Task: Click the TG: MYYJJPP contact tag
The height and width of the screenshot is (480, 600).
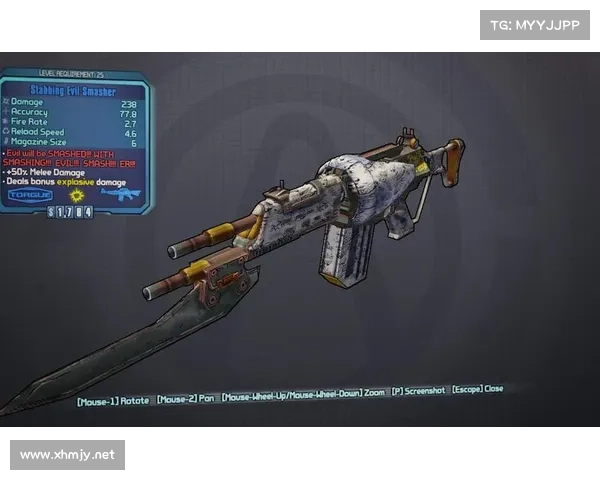Action: pos(536,24)
